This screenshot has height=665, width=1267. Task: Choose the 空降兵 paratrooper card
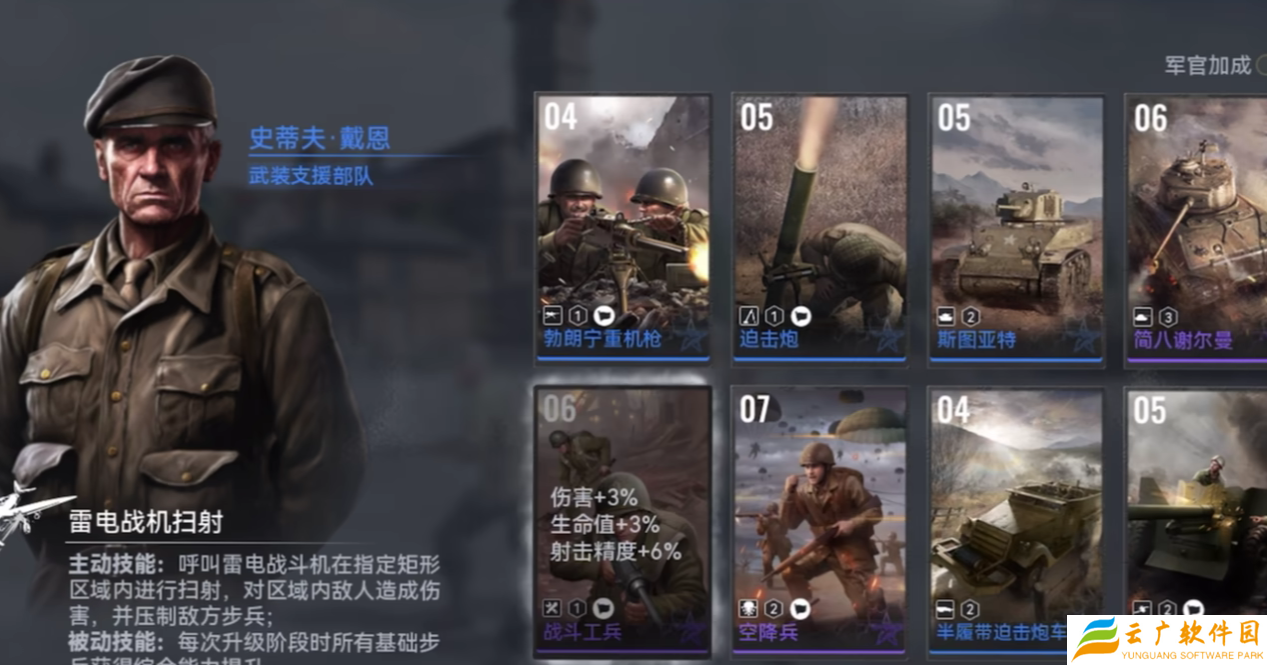(x=820, y=520)
